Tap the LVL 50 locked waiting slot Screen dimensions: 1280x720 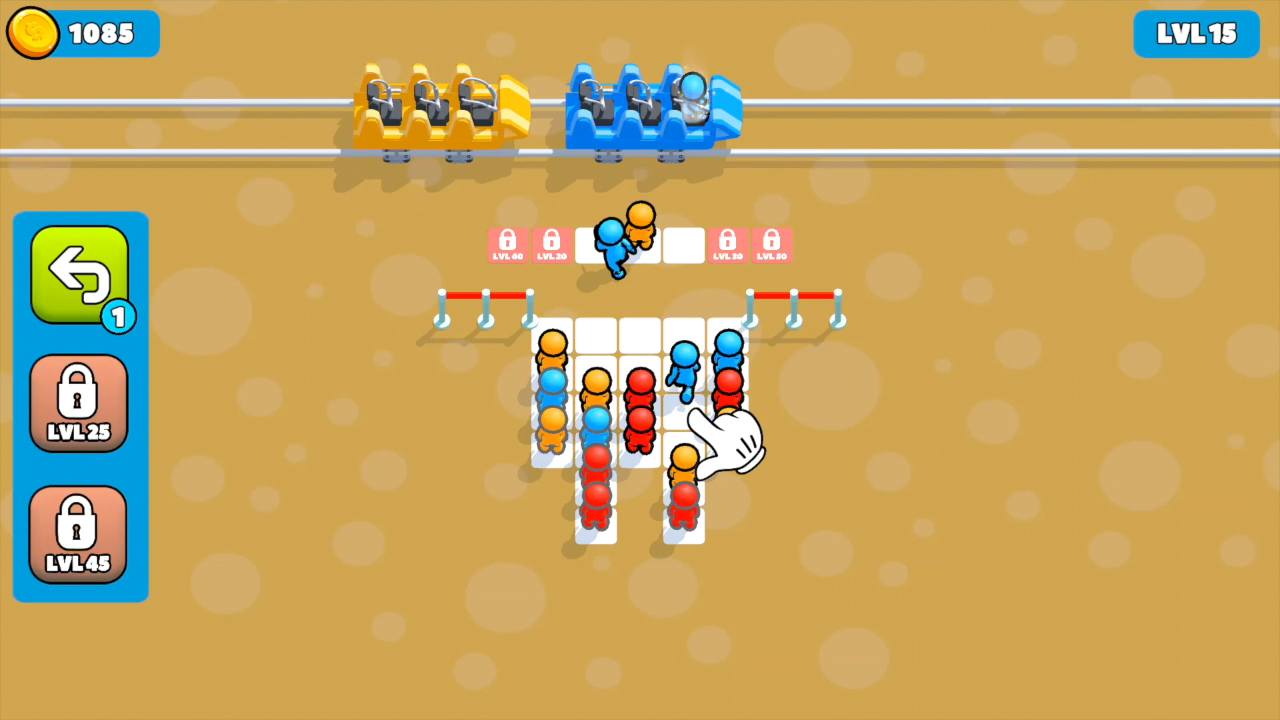[771, 244]
